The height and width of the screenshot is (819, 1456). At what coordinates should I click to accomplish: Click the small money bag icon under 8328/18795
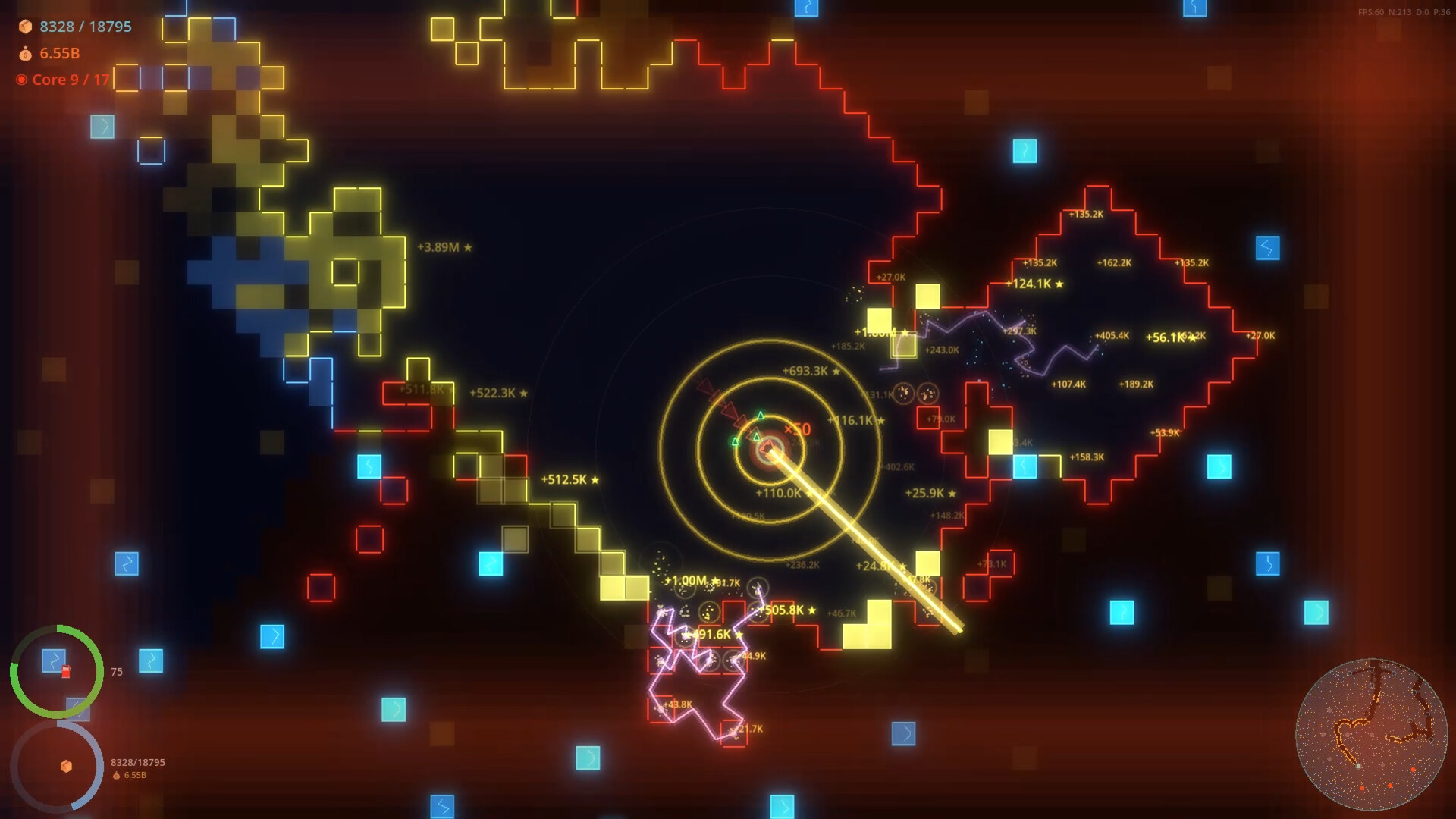pyautogui.click(x=116, y=776)
